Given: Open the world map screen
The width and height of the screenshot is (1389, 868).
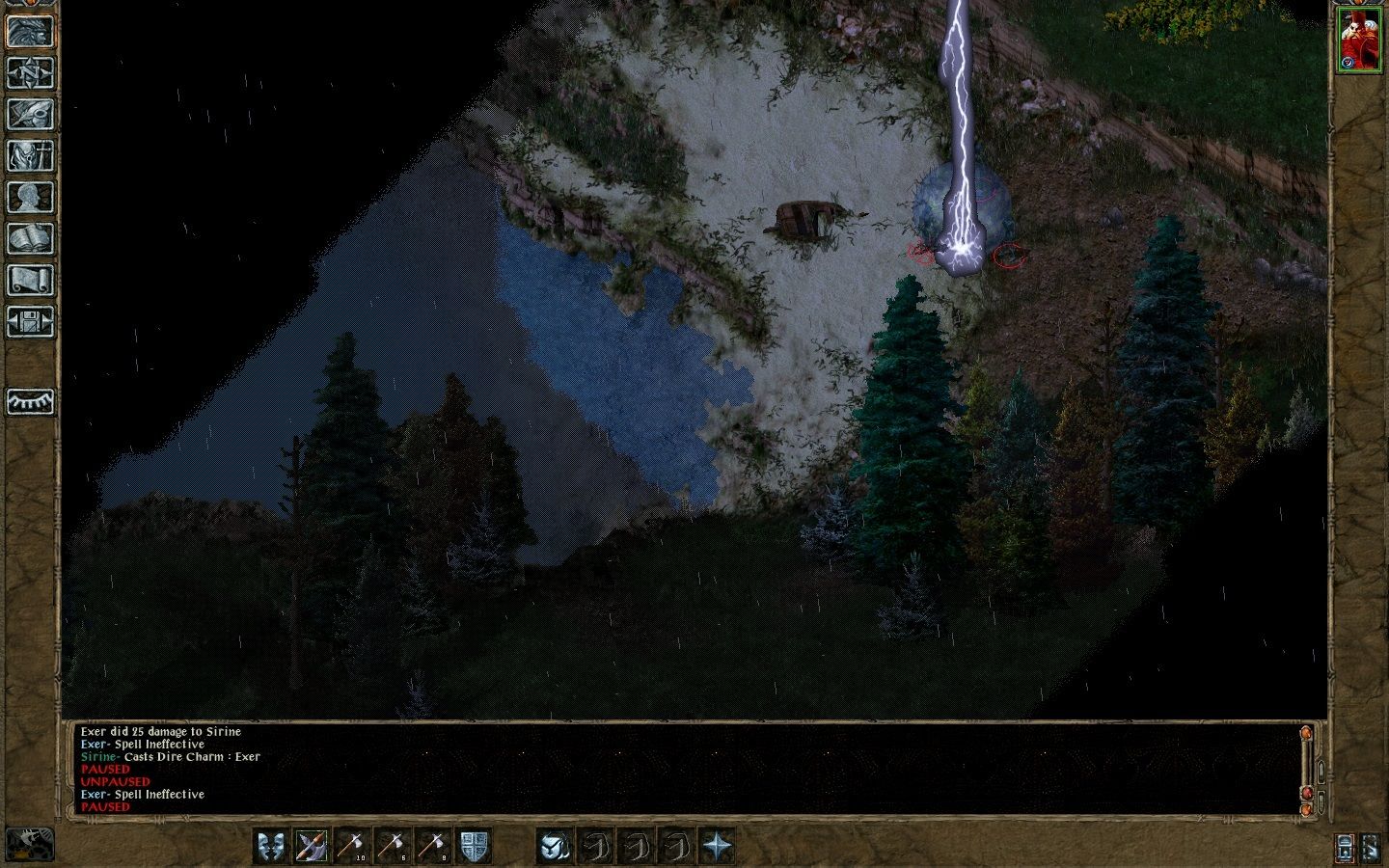Looking at the screenshot, I should click(29, 72).
